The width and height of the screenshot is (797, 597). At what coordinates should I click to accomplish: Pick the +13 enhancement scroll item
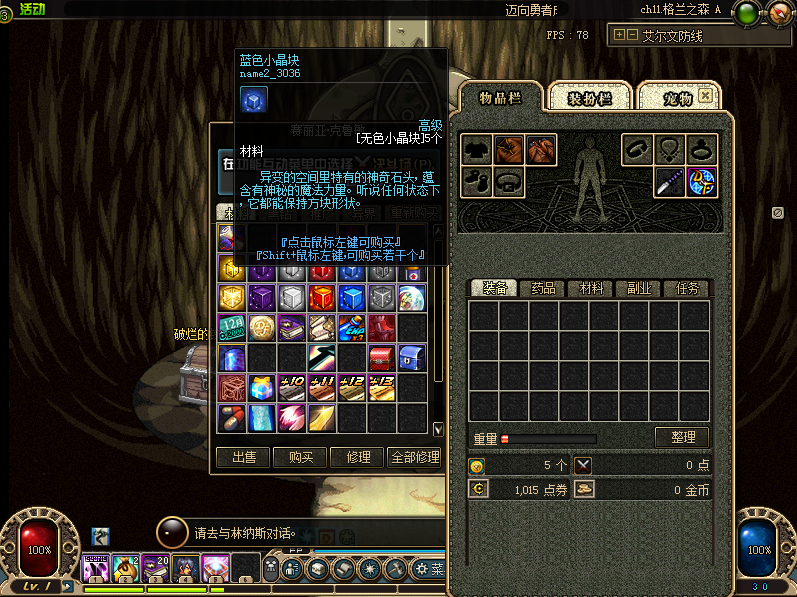tap(381, 388)
